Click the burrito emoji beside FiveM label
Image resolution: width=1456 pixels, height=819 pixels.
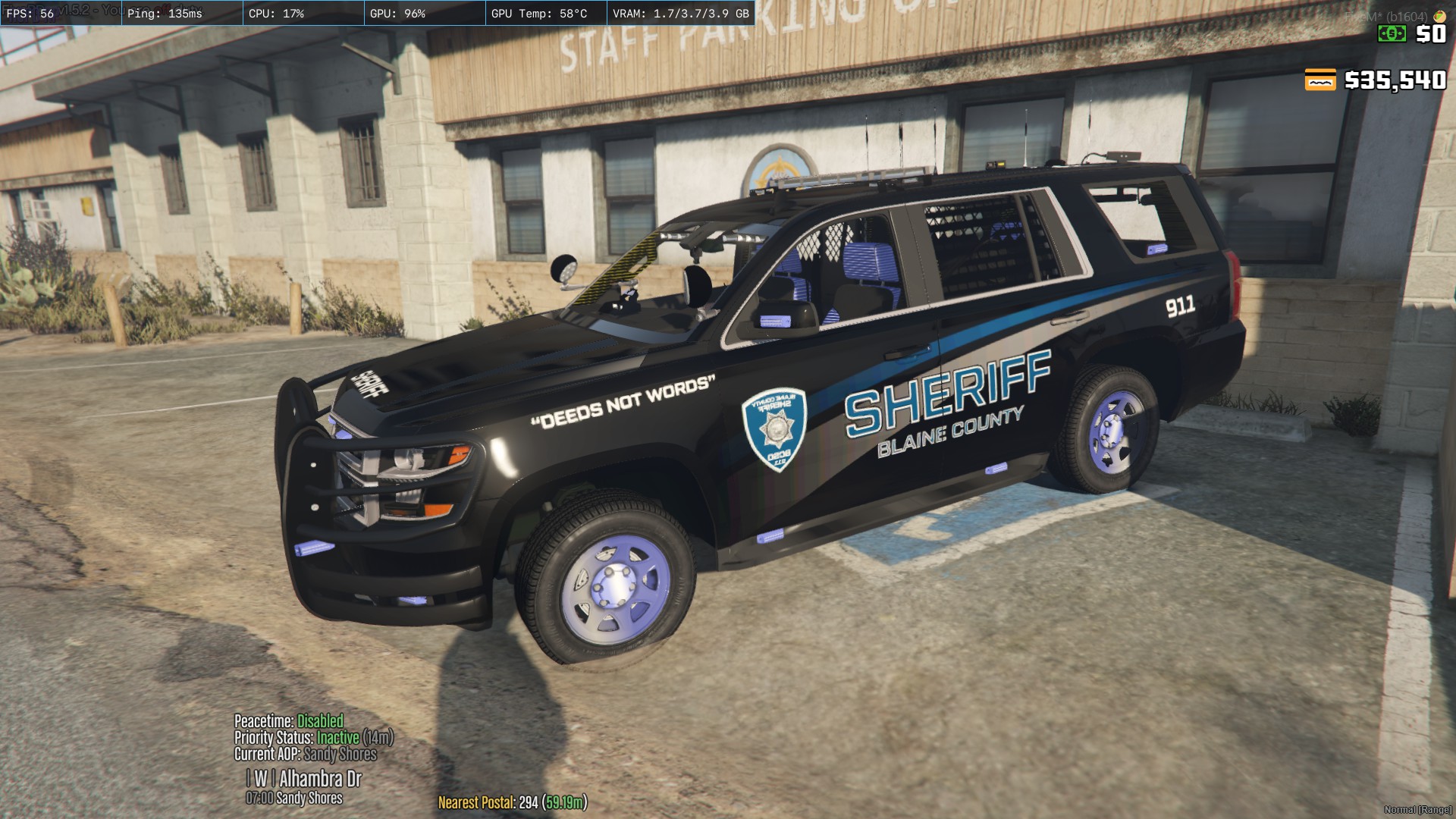click(x=1440, y=17)
